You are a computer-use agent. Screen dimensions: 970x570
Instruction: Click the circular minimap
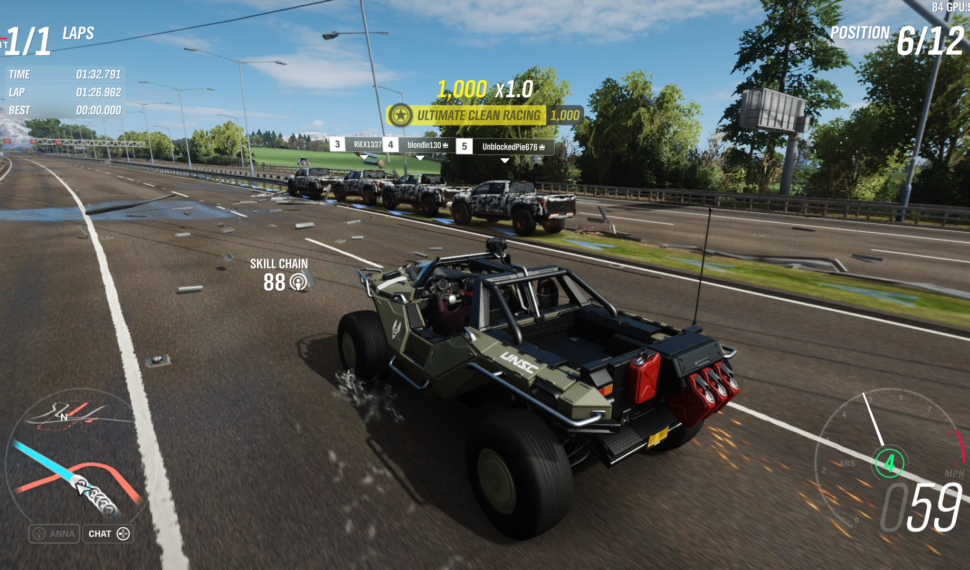pyautogui.click(x=72, y=455)
